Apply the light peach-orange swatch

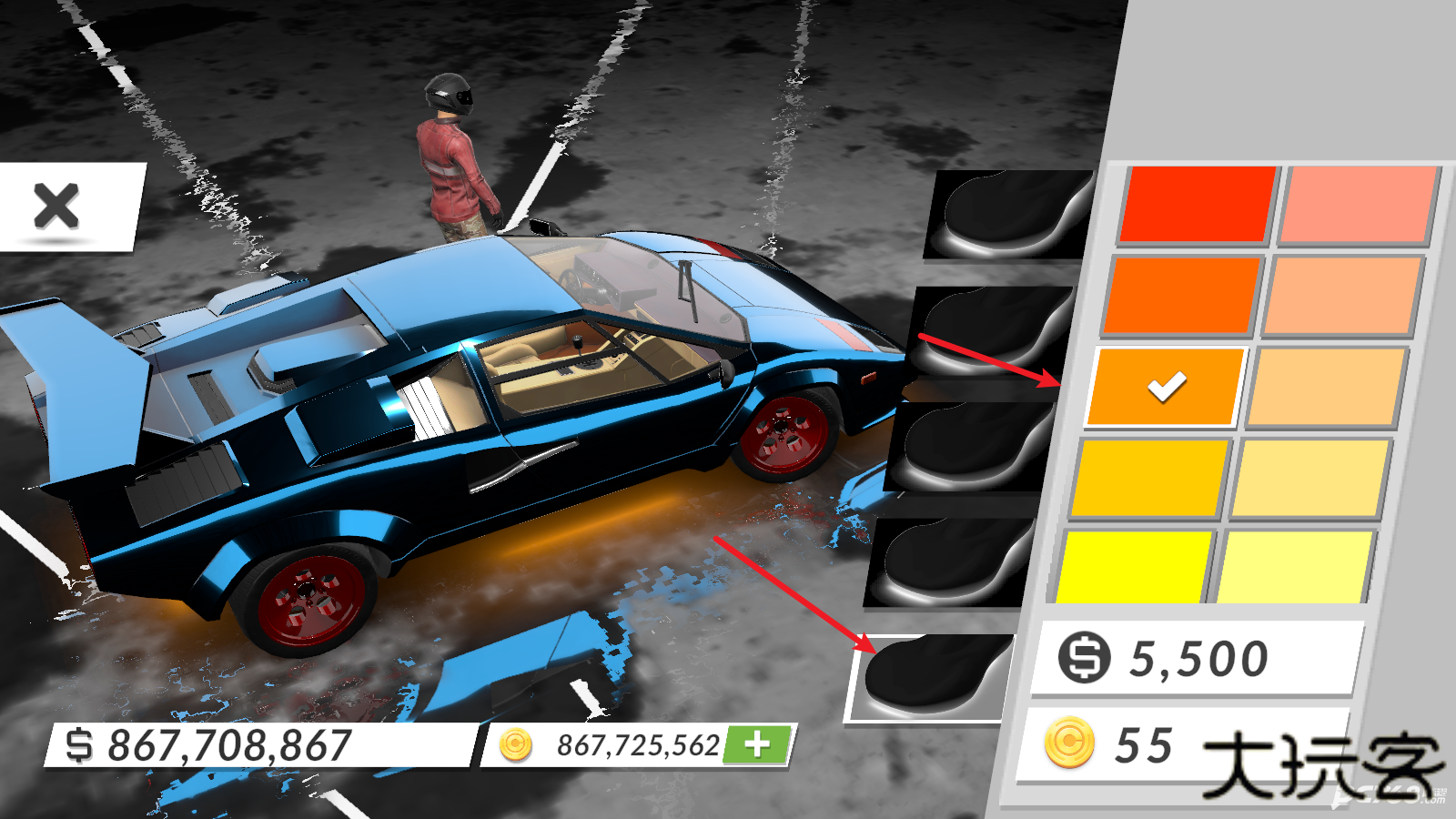1340,296
